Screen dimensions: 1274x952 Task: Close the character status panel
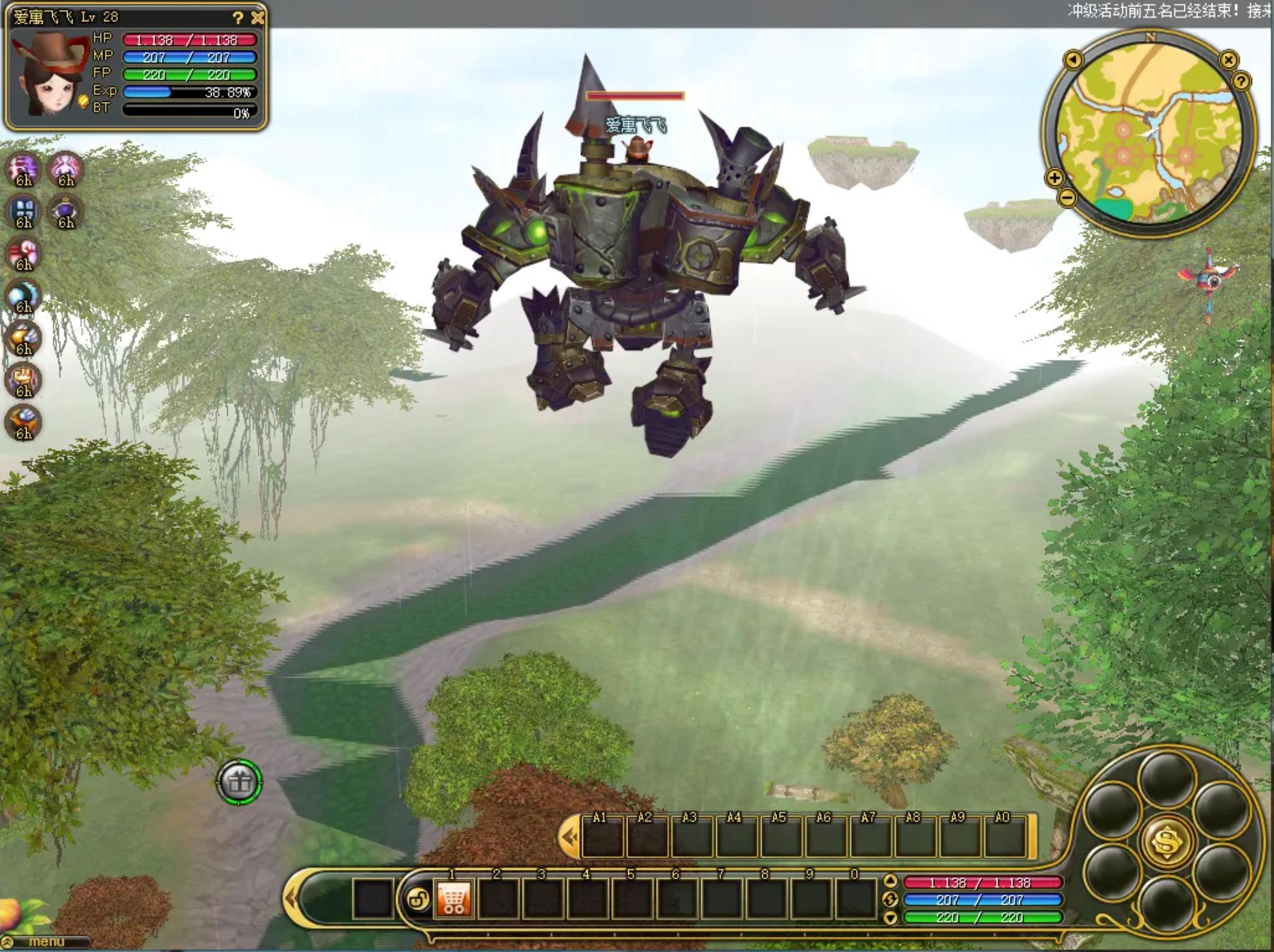click(x=257, y=17)
